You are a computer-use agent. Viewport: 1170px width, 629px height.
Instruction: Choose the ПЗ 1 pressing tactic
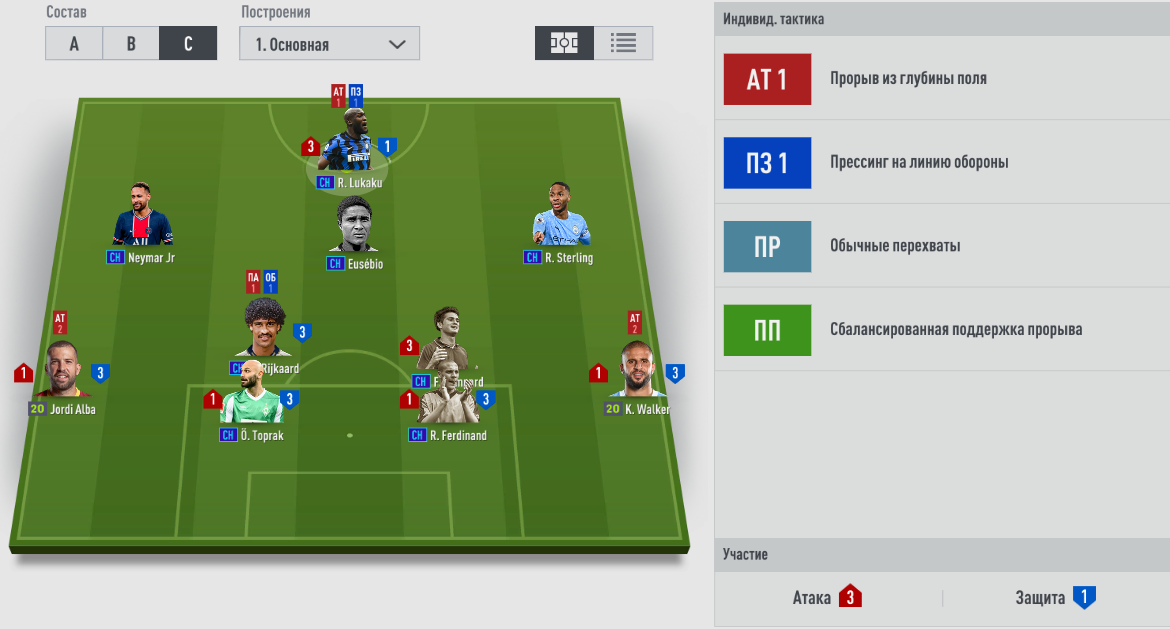767,163
